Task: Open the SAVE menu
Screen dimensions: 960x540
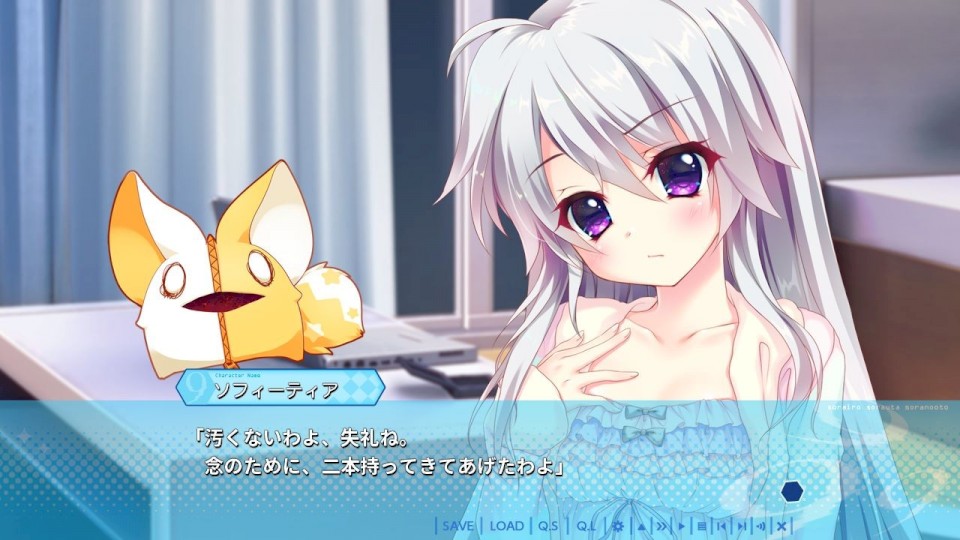Action: pyautogui.click(x=457, y=526)
